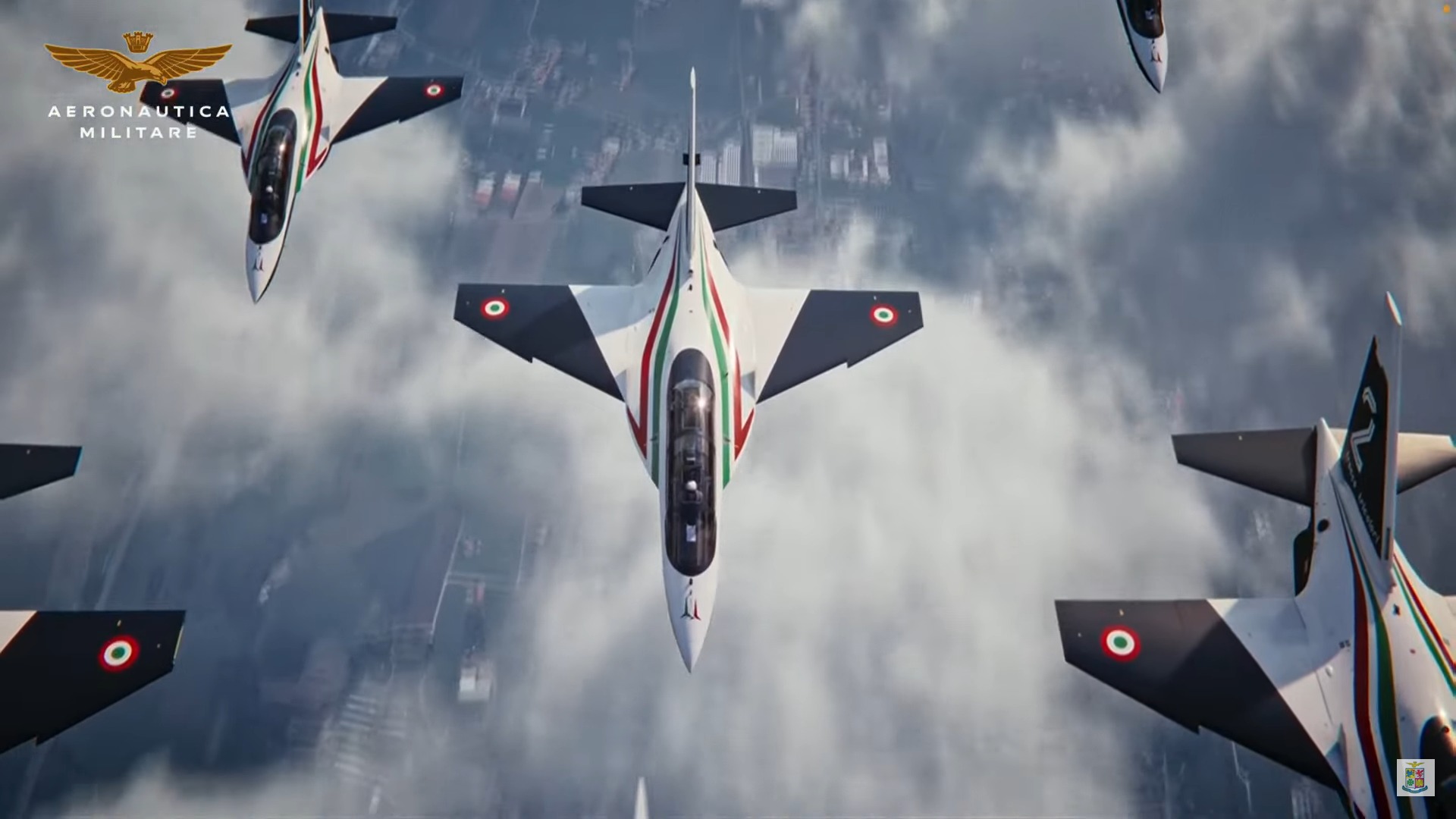This screenshot has height=819, width=1456.
Task: Click the channel watermark emblem in the corner
Action: (1415, 777)
